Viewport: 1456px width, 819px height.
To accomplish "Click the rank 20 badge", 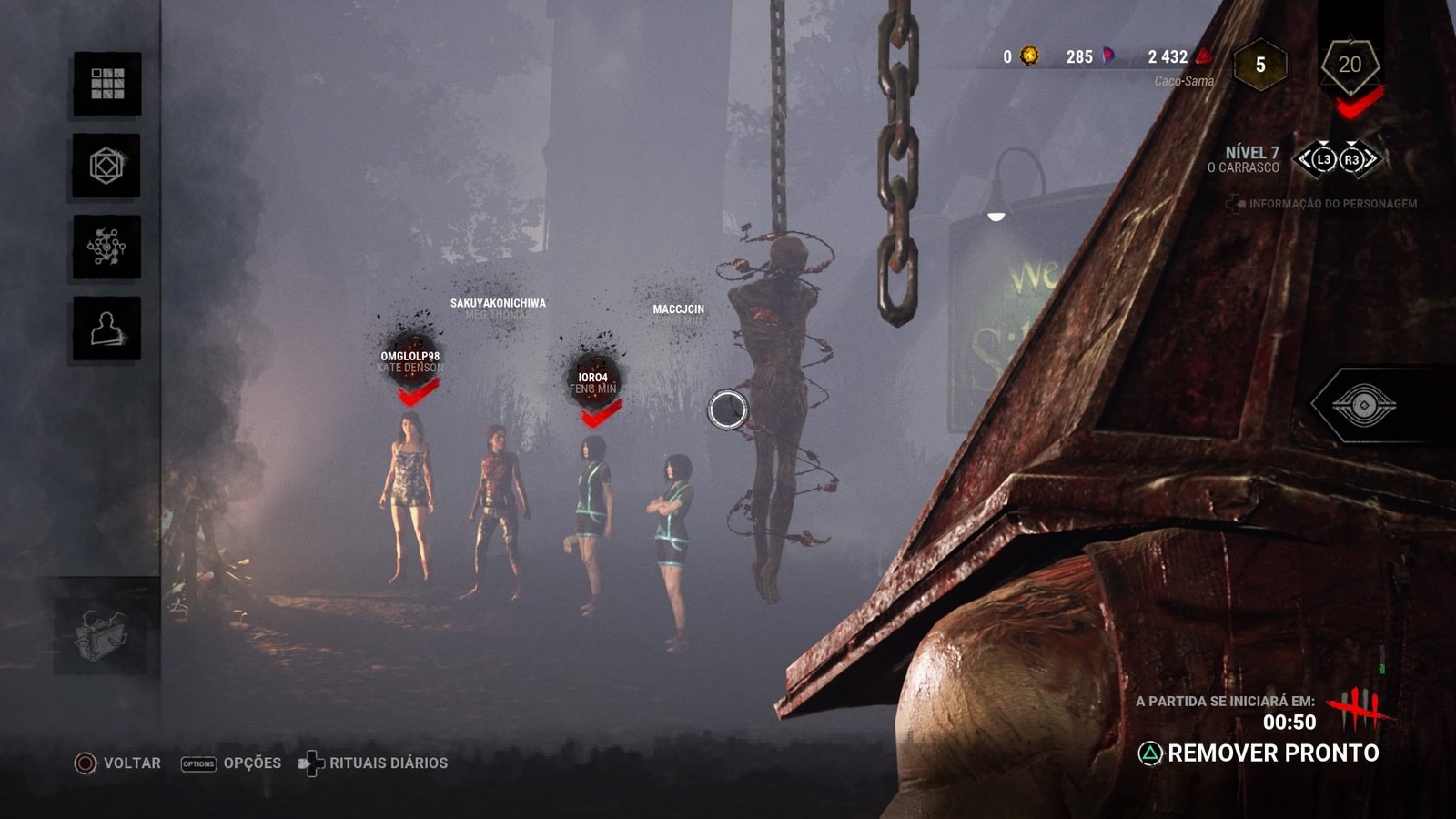I will coord(1350,66).
